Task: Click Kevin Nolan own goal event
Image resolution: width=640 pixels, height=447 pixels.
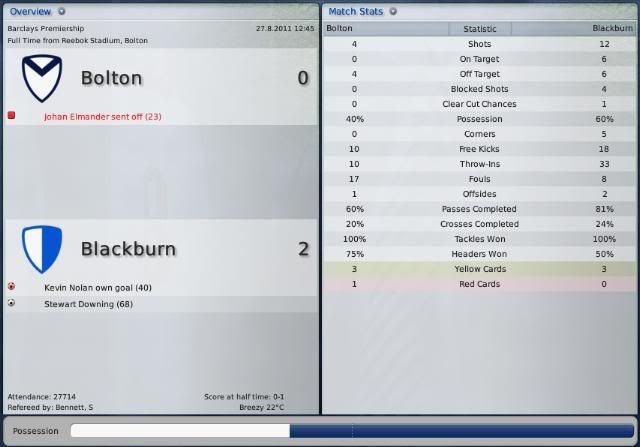Action: 97,287
